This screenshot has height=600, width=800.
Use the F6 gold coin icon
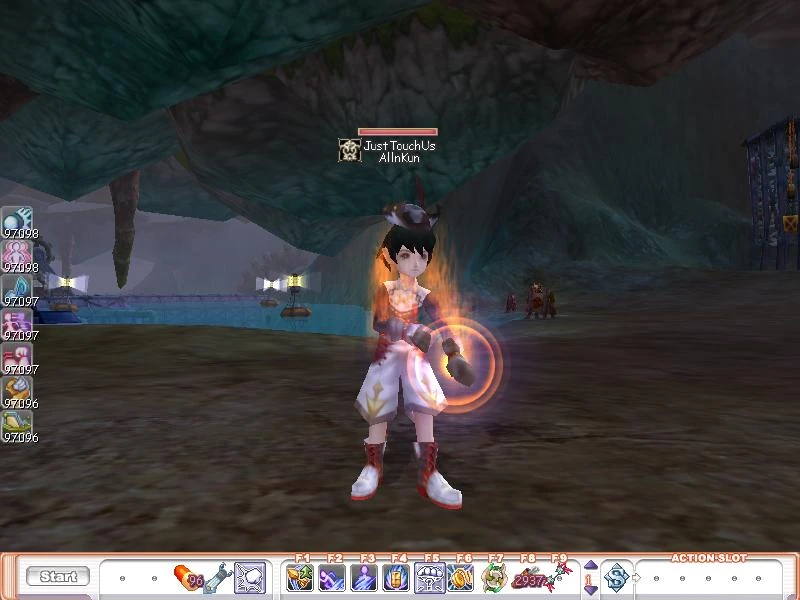pyautogui.click(x=461, y=577)
